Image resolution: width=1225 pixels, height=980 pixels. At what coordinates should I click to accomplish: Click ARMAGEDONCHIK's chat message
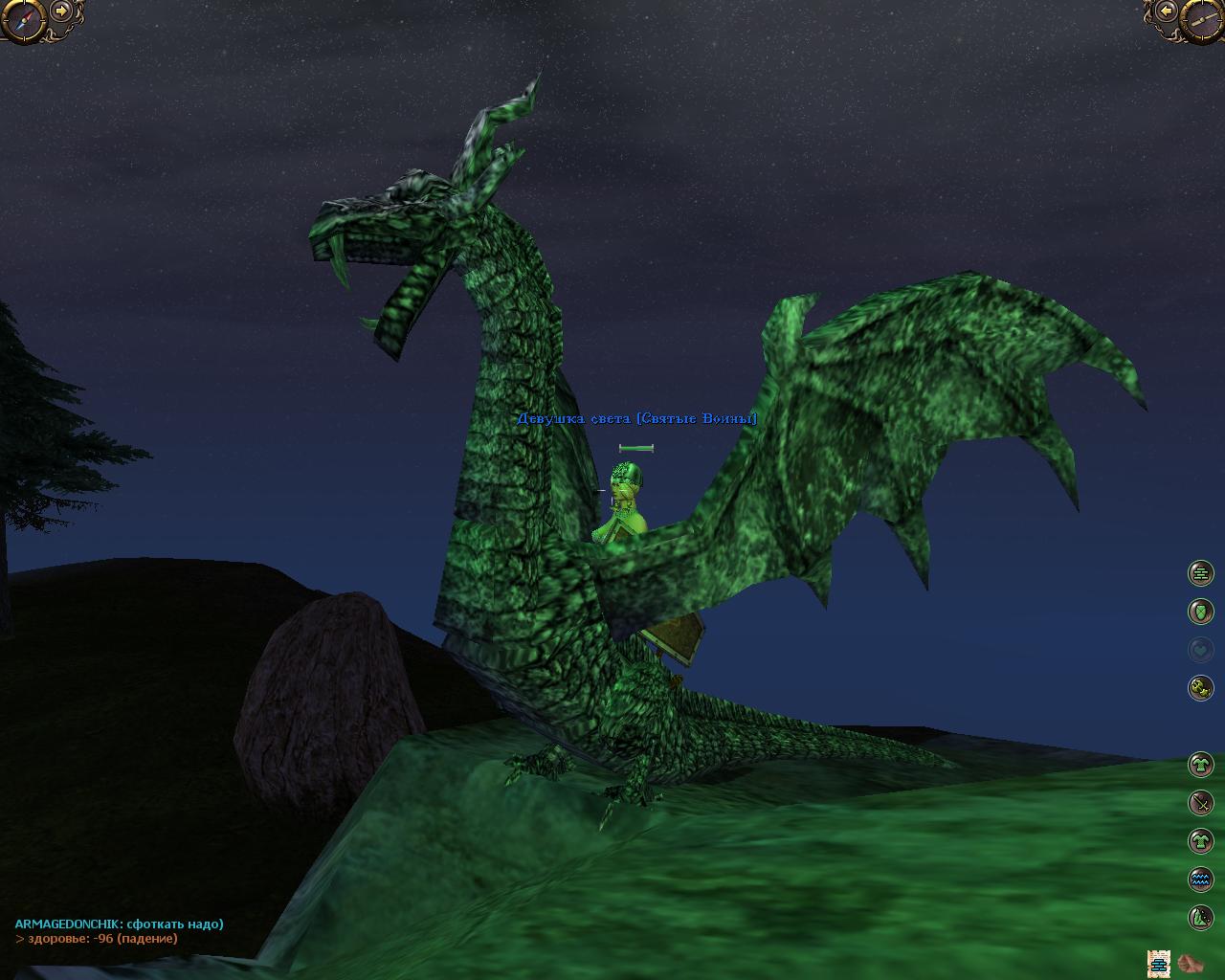tap(119, 924)
